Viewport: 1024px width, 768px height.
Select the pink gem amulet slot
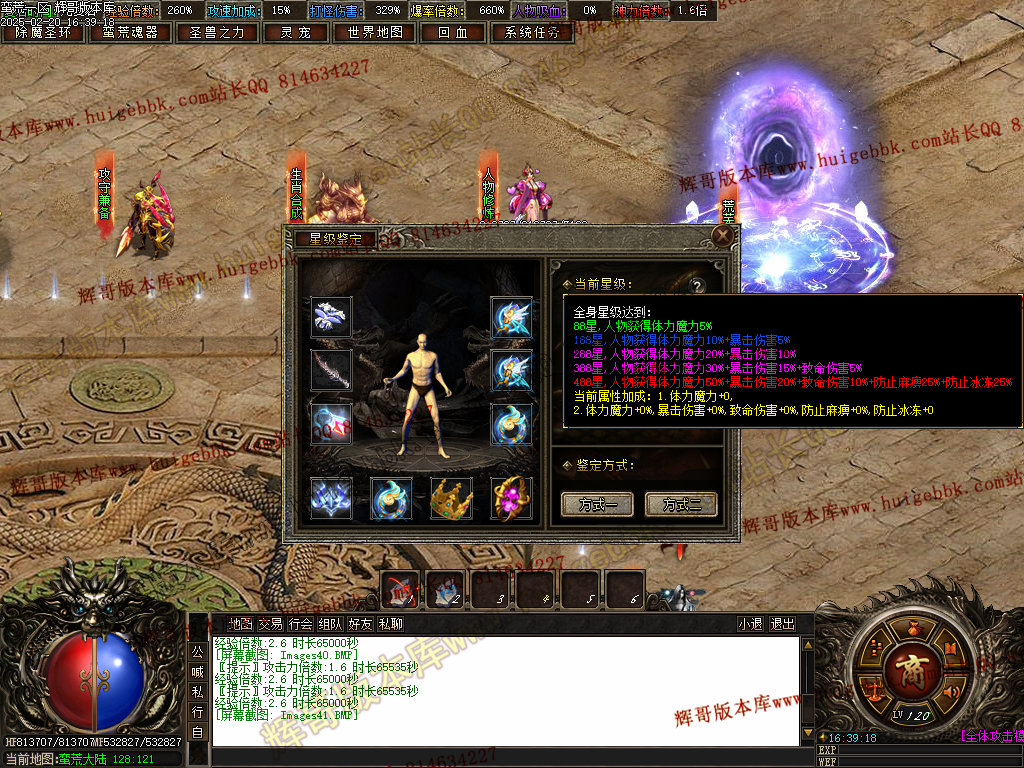[511, 498]
